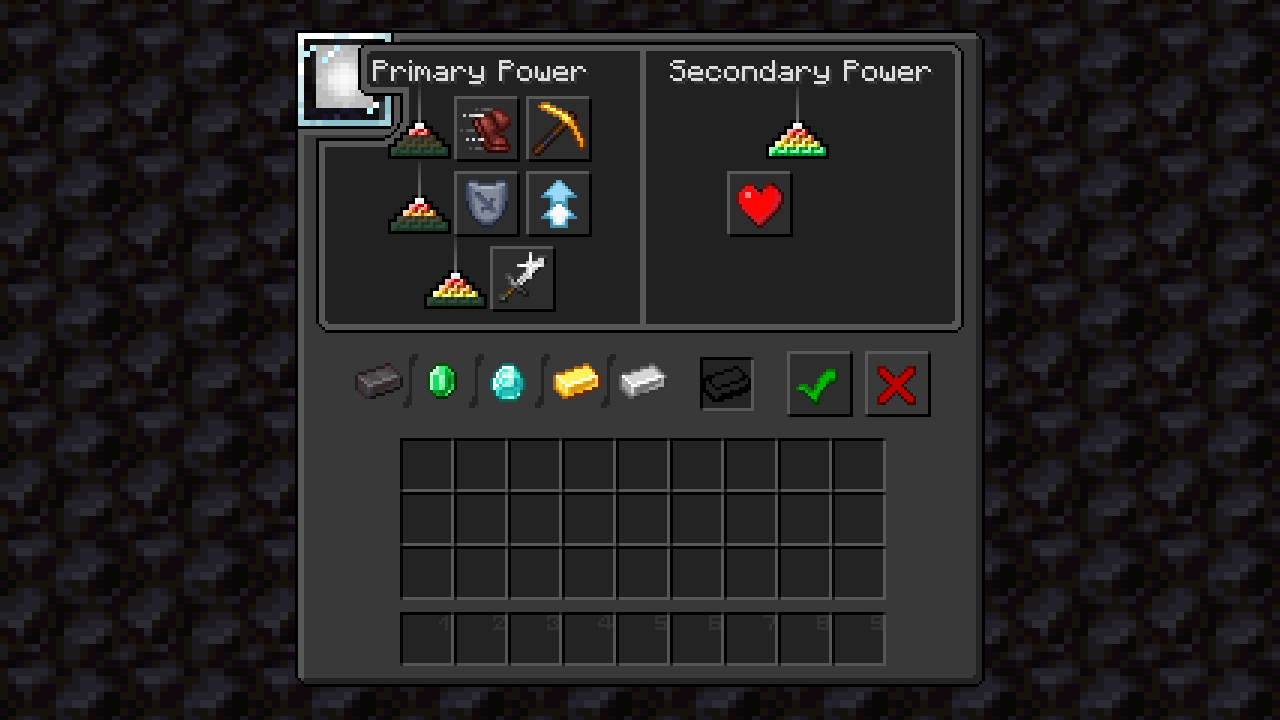Confirm selection with the green checkmark
Screen dimensions: 1280x720
point(819,383)
